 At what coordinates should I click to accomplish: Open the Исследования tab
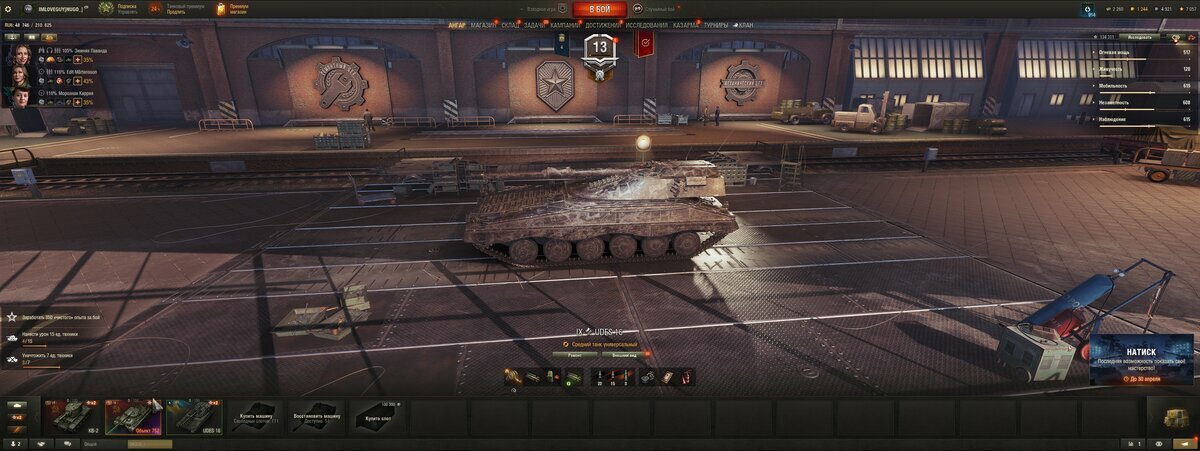pos(647,25)
